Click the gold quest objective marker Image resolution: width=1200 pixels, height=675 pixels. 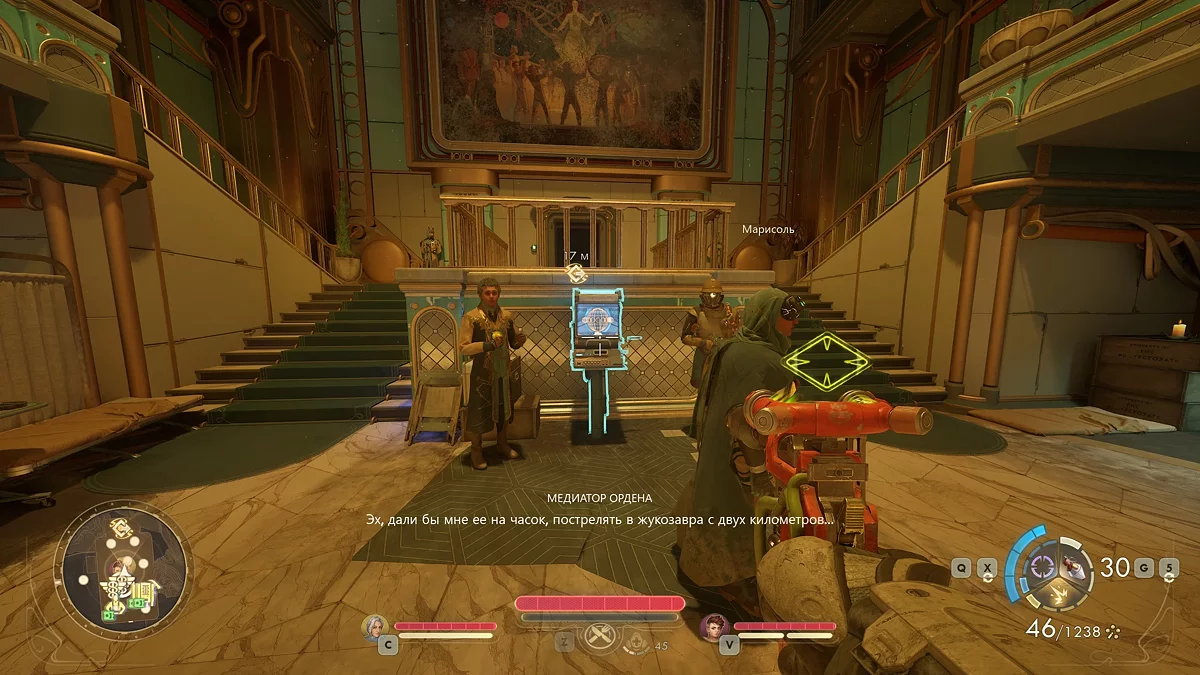point(575,272)
